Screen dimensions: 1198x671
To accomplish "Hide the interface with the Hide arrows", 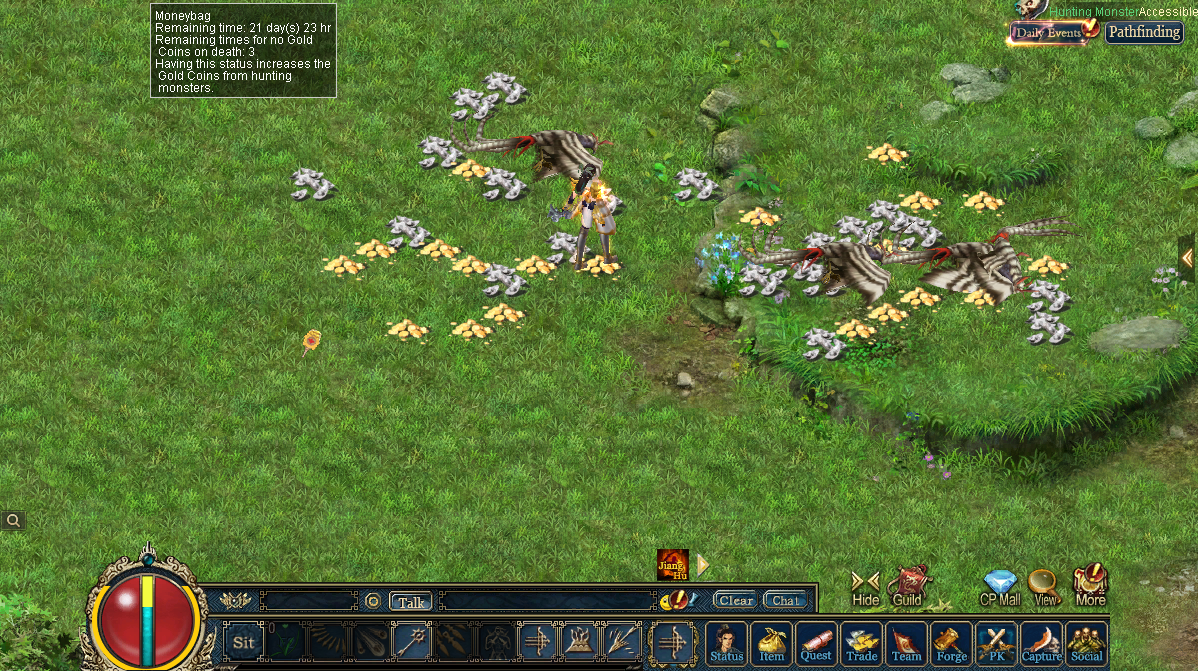I will coord(865,587).
